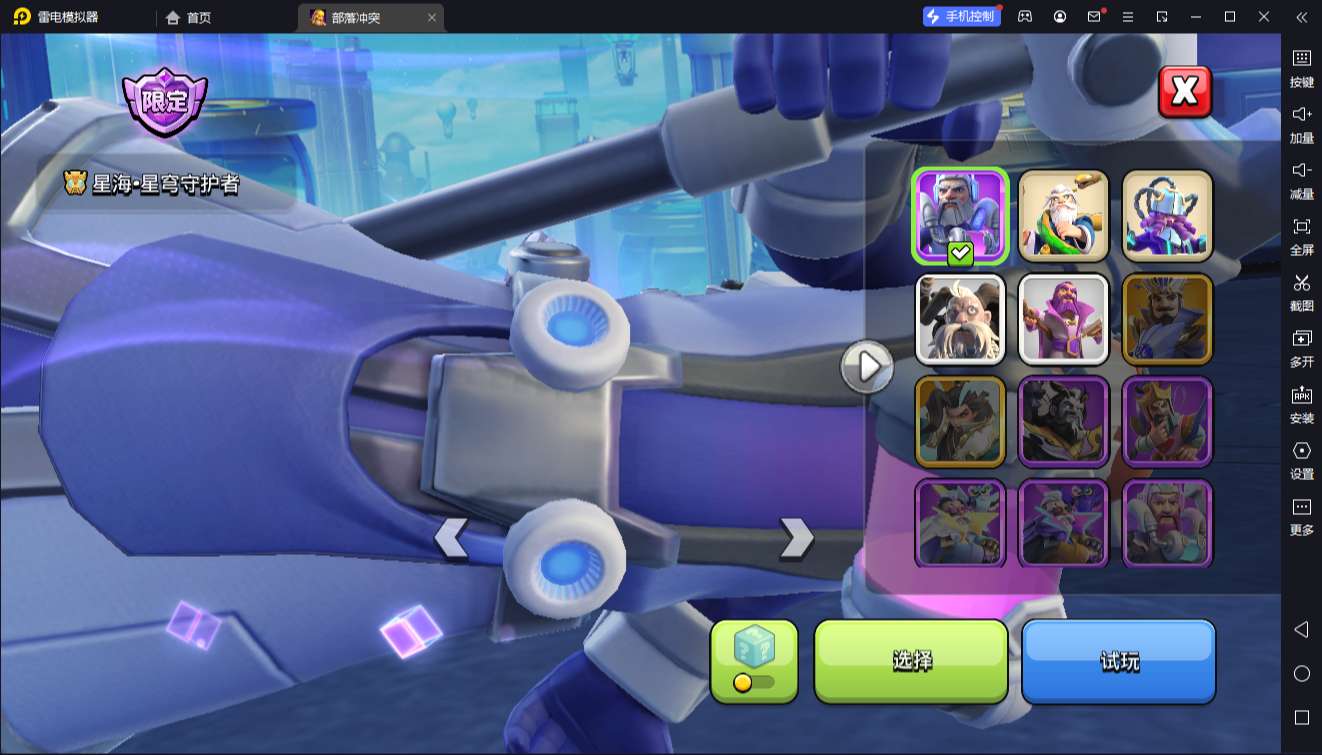Image resolution: width=1322 pixels, height=755 pixels.
Task: Choose the purple tentacled robot warden skin
Action: point(1167,215)
